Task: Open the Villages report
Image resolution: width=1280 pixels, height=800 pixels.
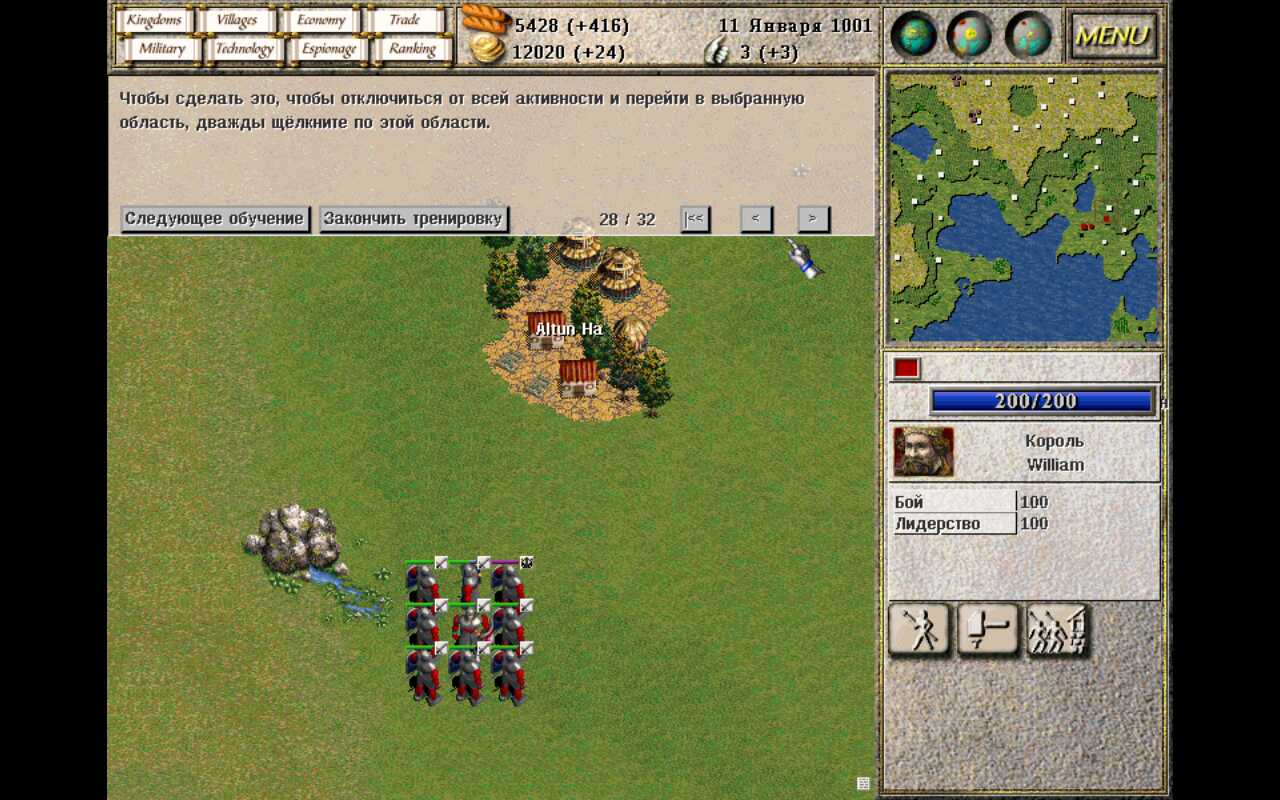Action: coord(237,20)
